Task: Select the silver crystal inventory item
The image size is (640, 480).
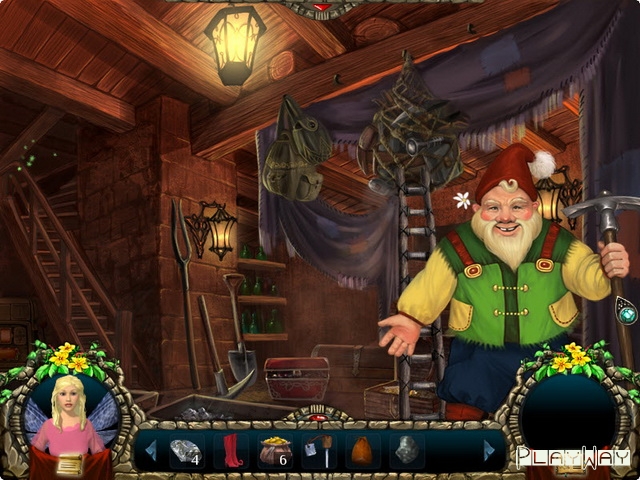Action: click(x=187, y=450)
